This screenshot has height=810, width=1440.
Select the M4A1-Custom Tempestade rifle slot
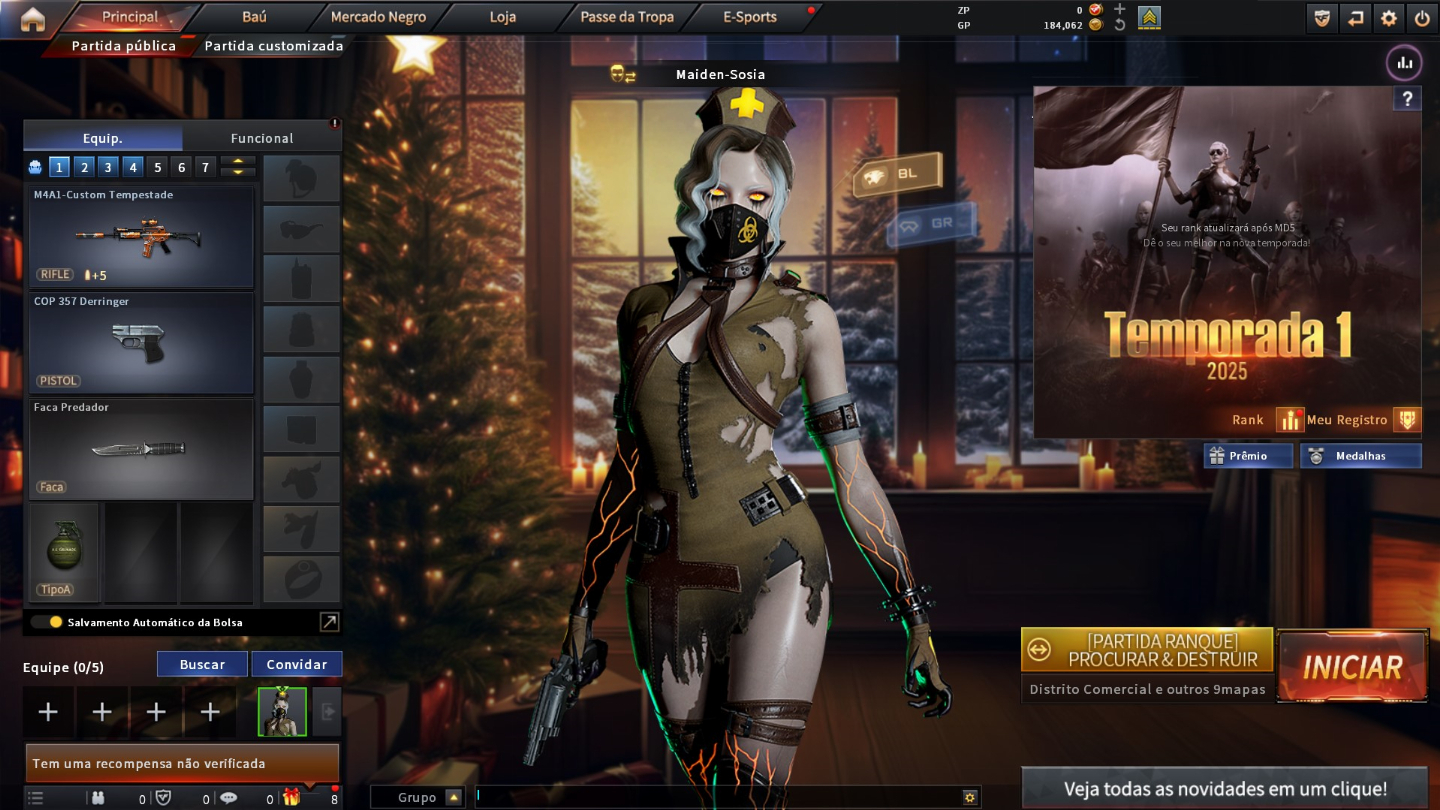(141, 237)
